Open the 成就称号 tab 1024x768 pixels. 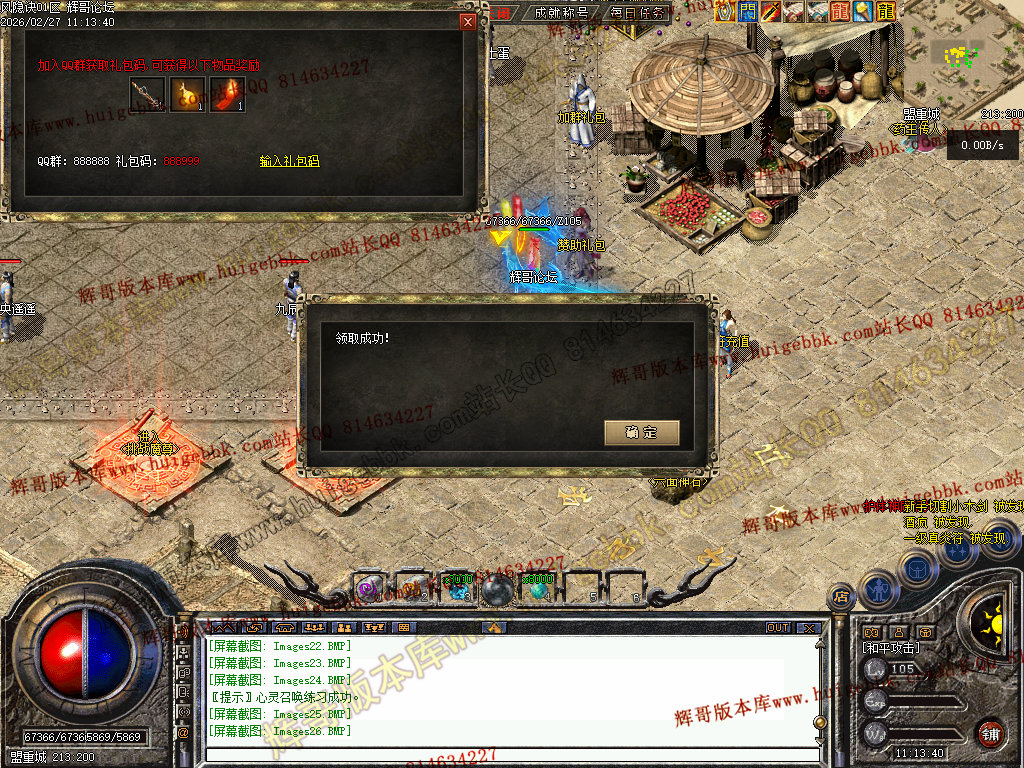tap(561, 13)
